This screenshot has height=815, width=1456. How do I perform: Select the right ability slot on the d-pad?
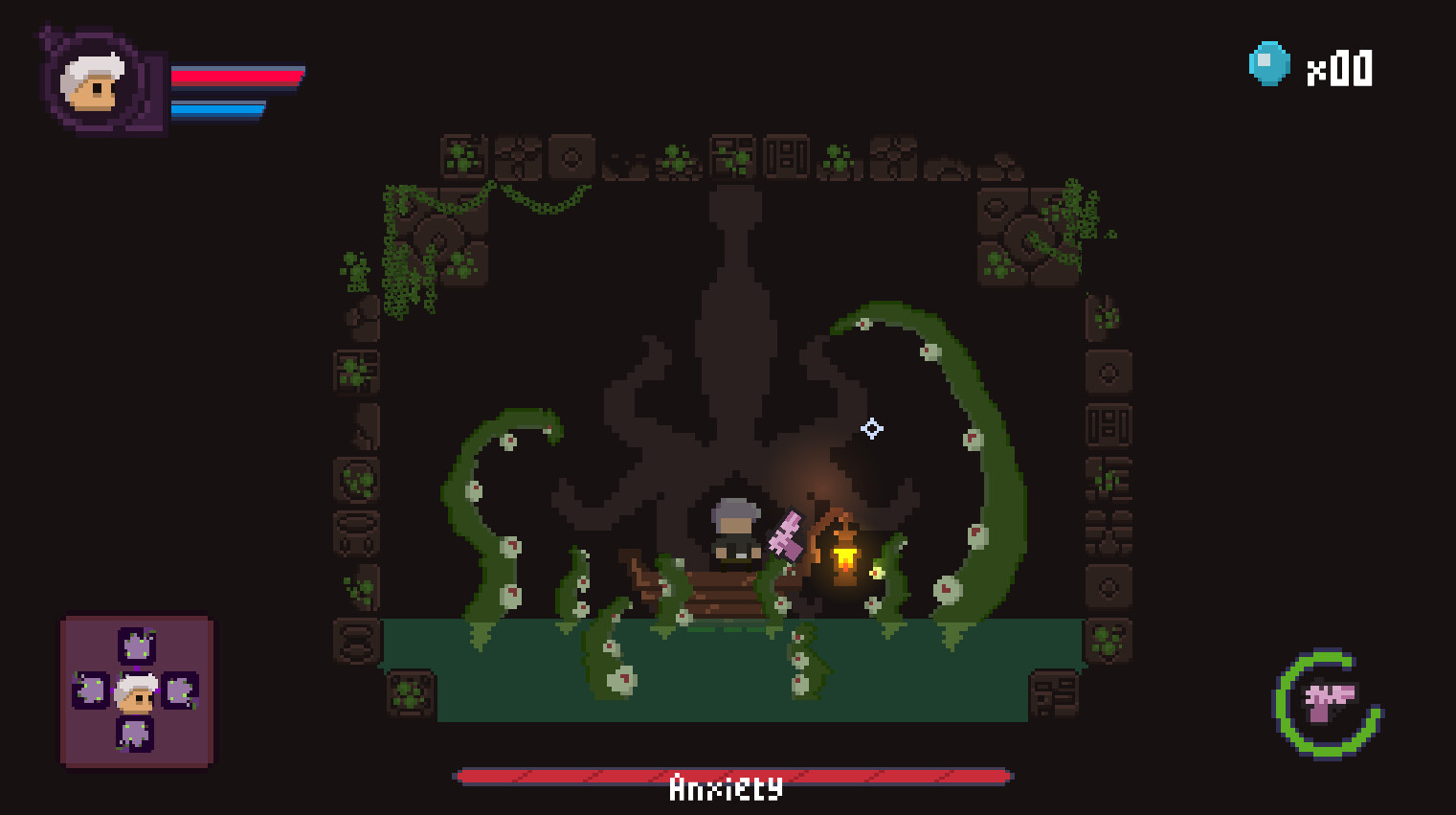click(180, 691)
